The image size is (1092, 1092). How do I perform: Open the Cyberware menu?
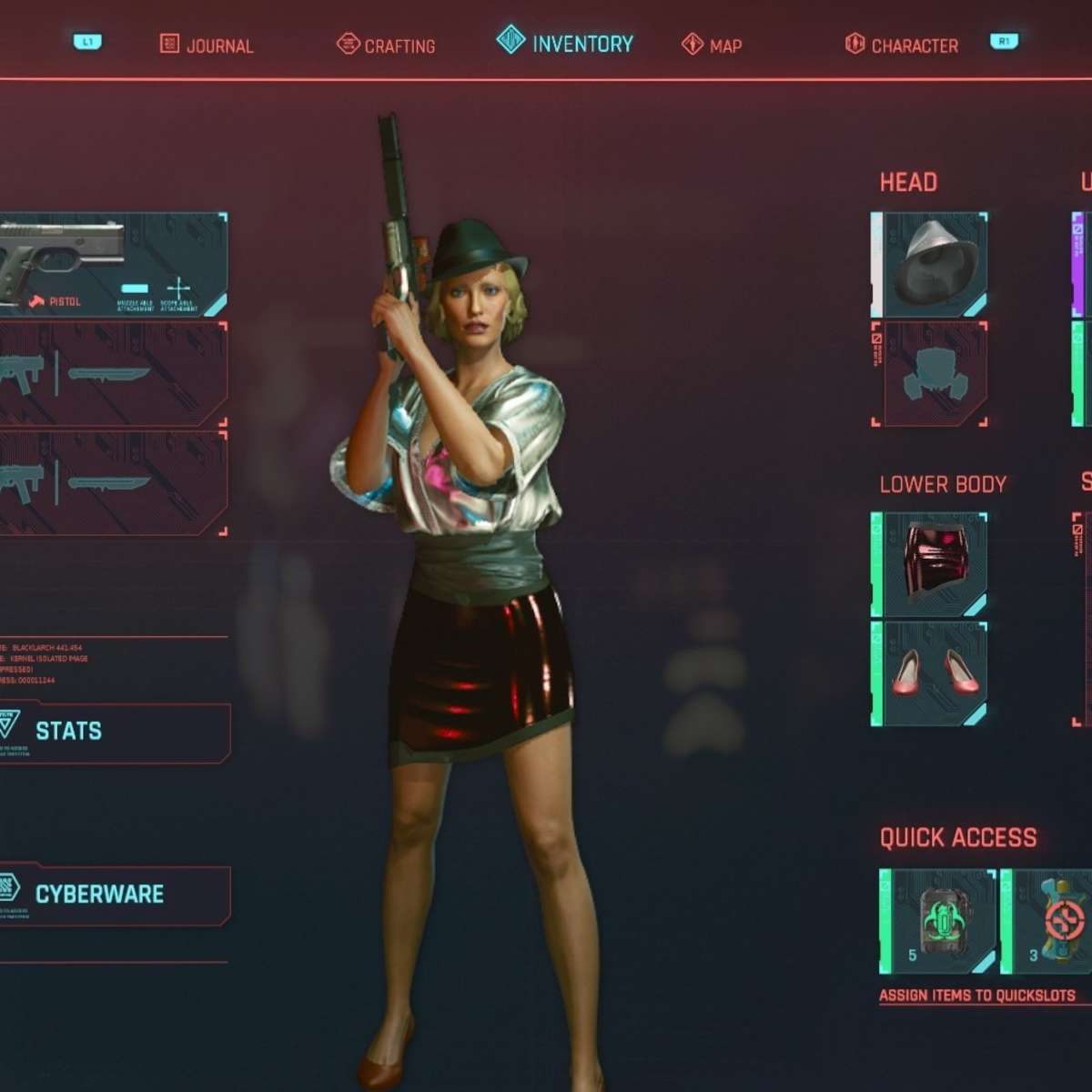click(113, 895)
